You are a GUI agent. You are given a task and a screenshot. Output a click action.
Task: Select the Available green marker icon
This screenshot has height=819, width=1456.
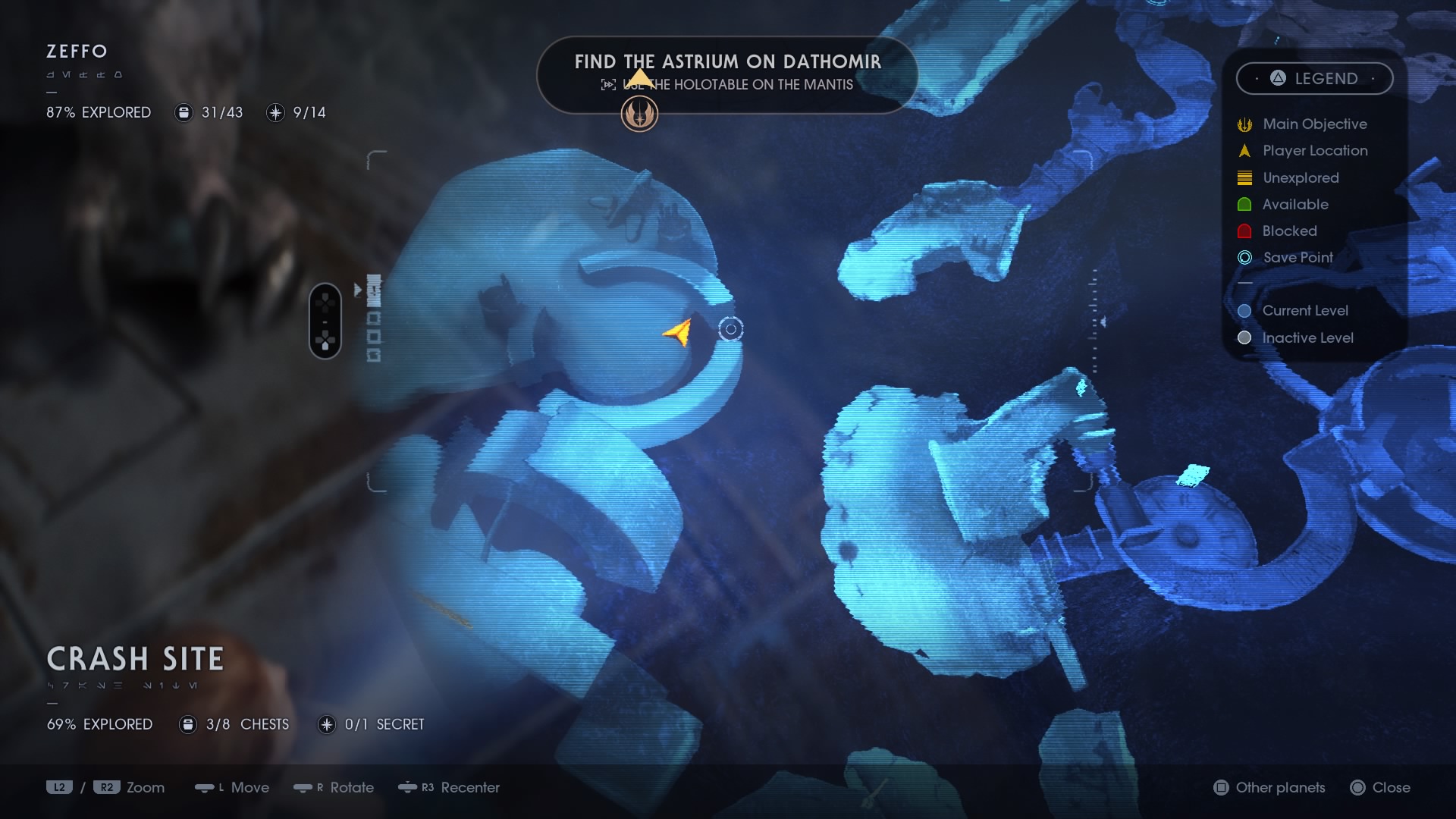pyautogui.click(x=1244, y=204)
